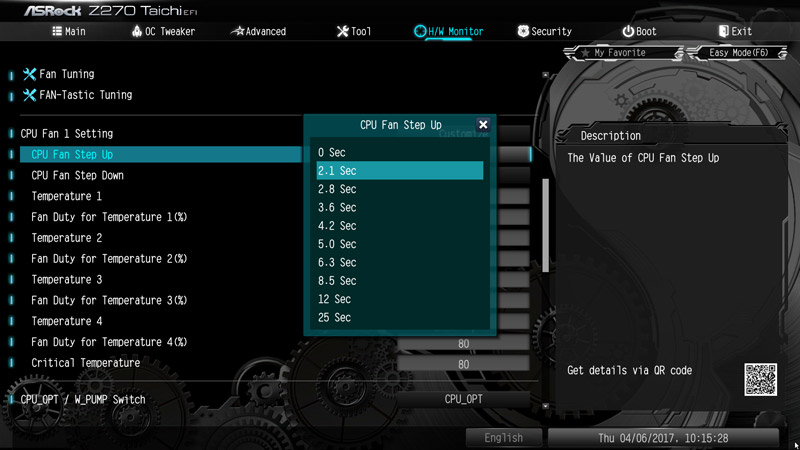Choose the 0 Sec option
The width and height of the screenshot is (800, 450).
coord(400,152)
